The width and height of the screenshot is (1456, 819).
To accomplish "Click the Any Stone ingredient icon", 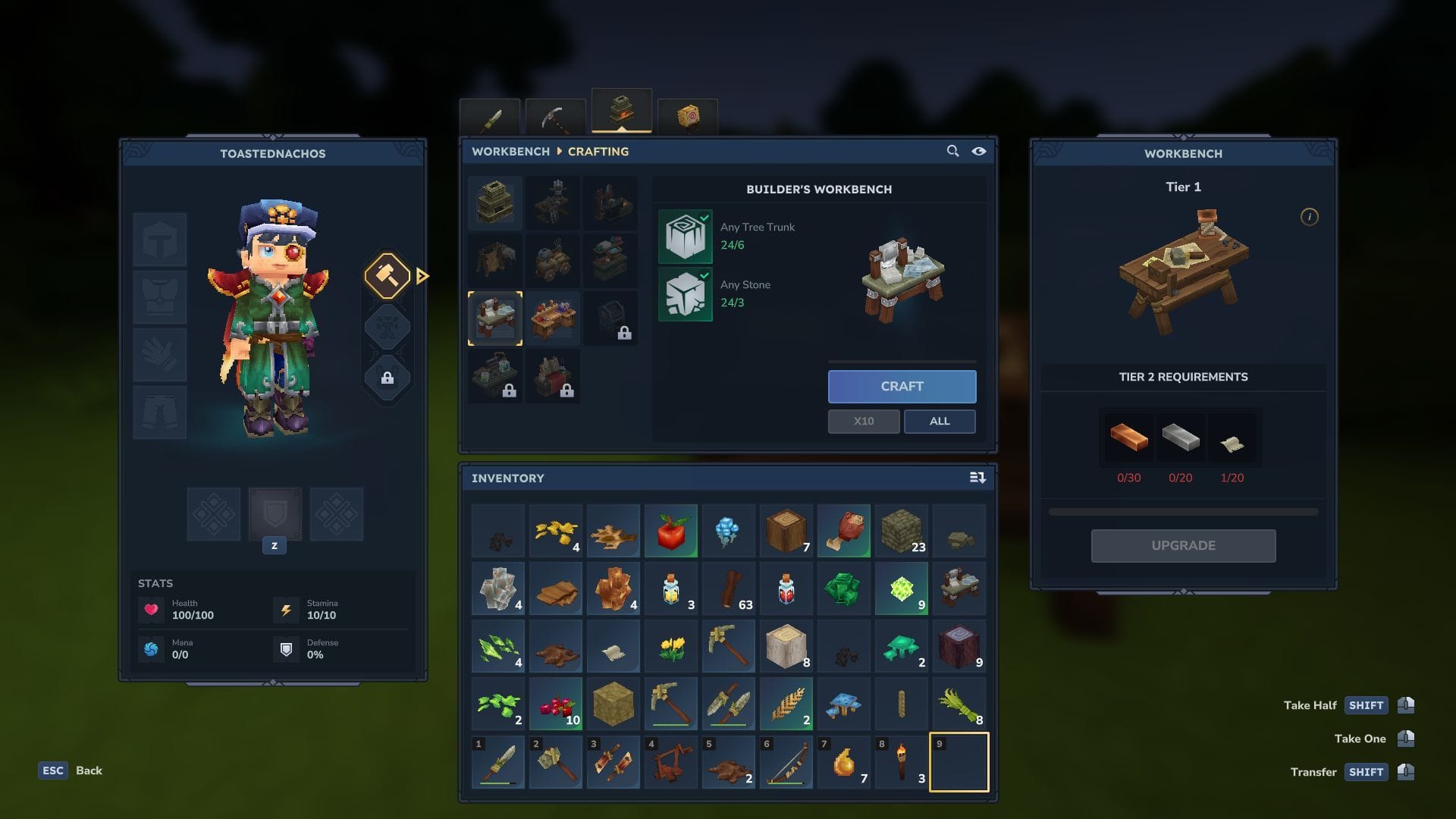I will (685, 294).
